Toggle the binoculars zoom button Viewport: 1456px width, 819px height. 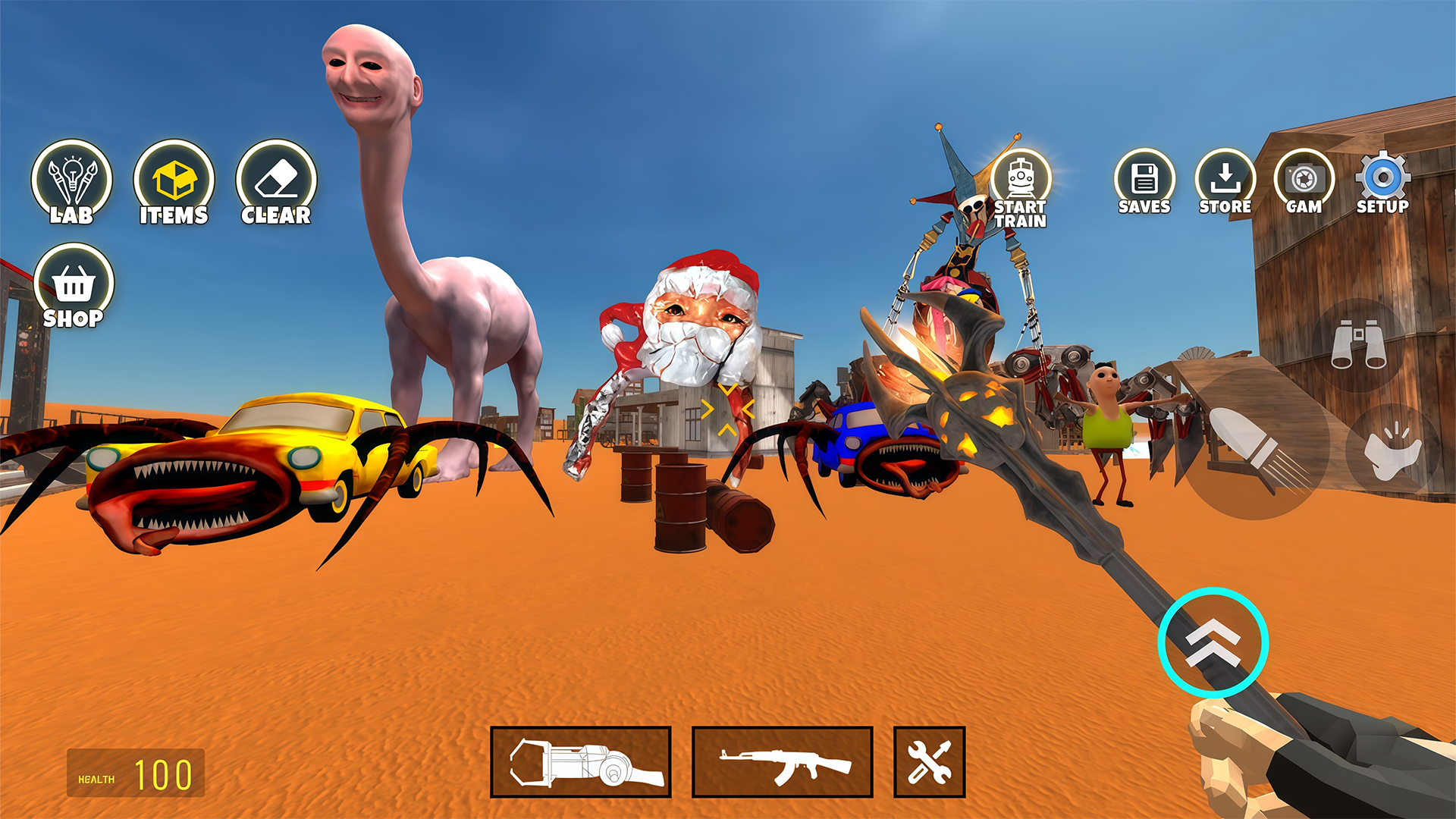point(1359,345)
